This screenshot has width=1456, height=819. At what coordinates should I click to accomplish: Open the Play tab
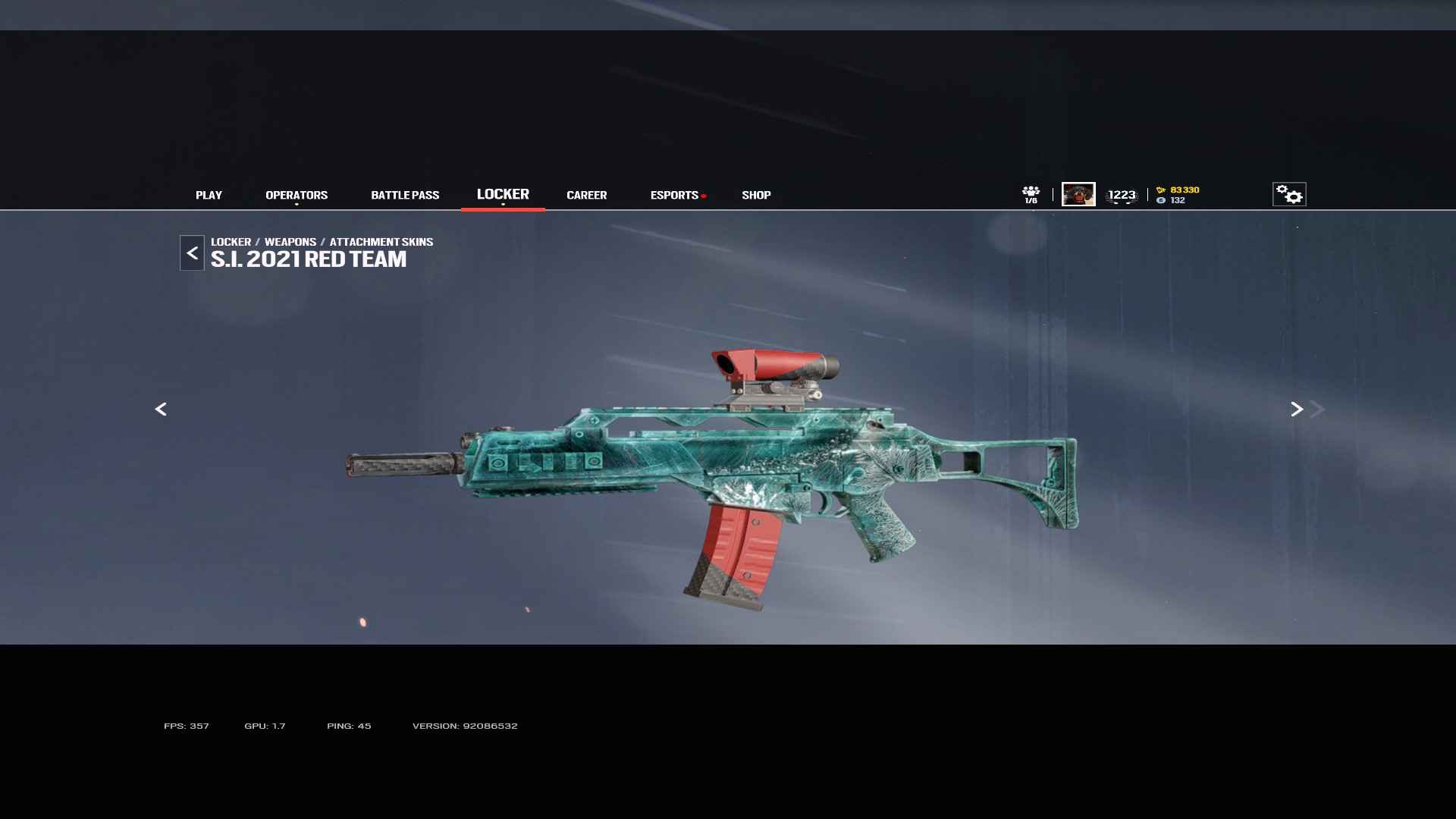point(209,195)
